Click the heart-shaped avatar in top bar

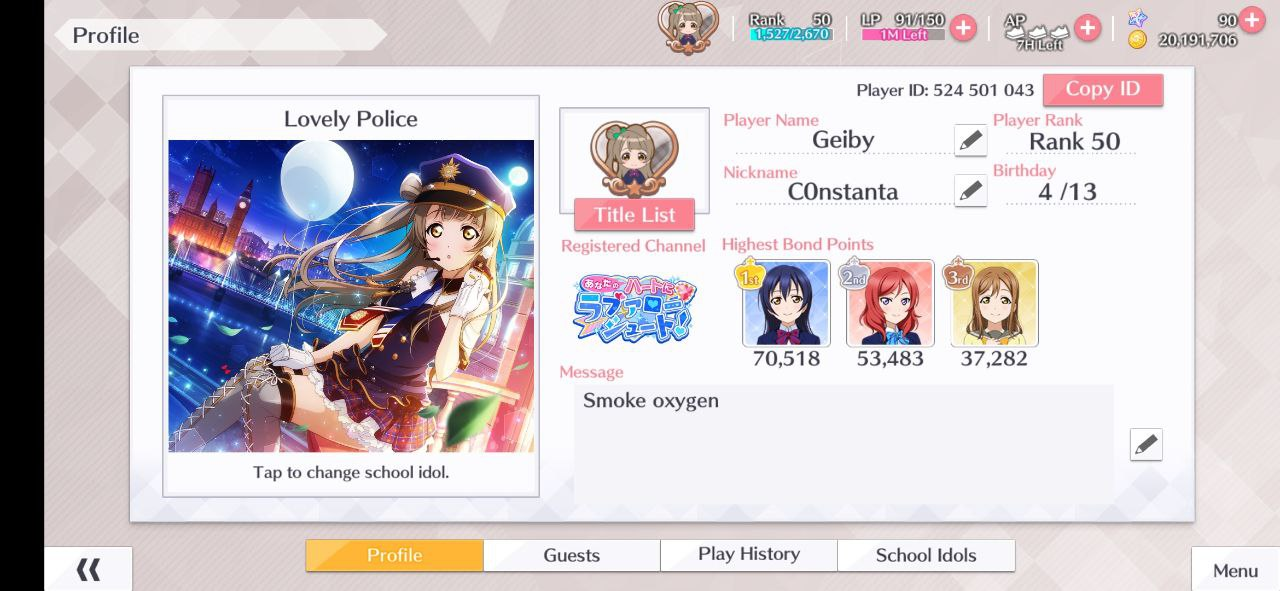687,27
